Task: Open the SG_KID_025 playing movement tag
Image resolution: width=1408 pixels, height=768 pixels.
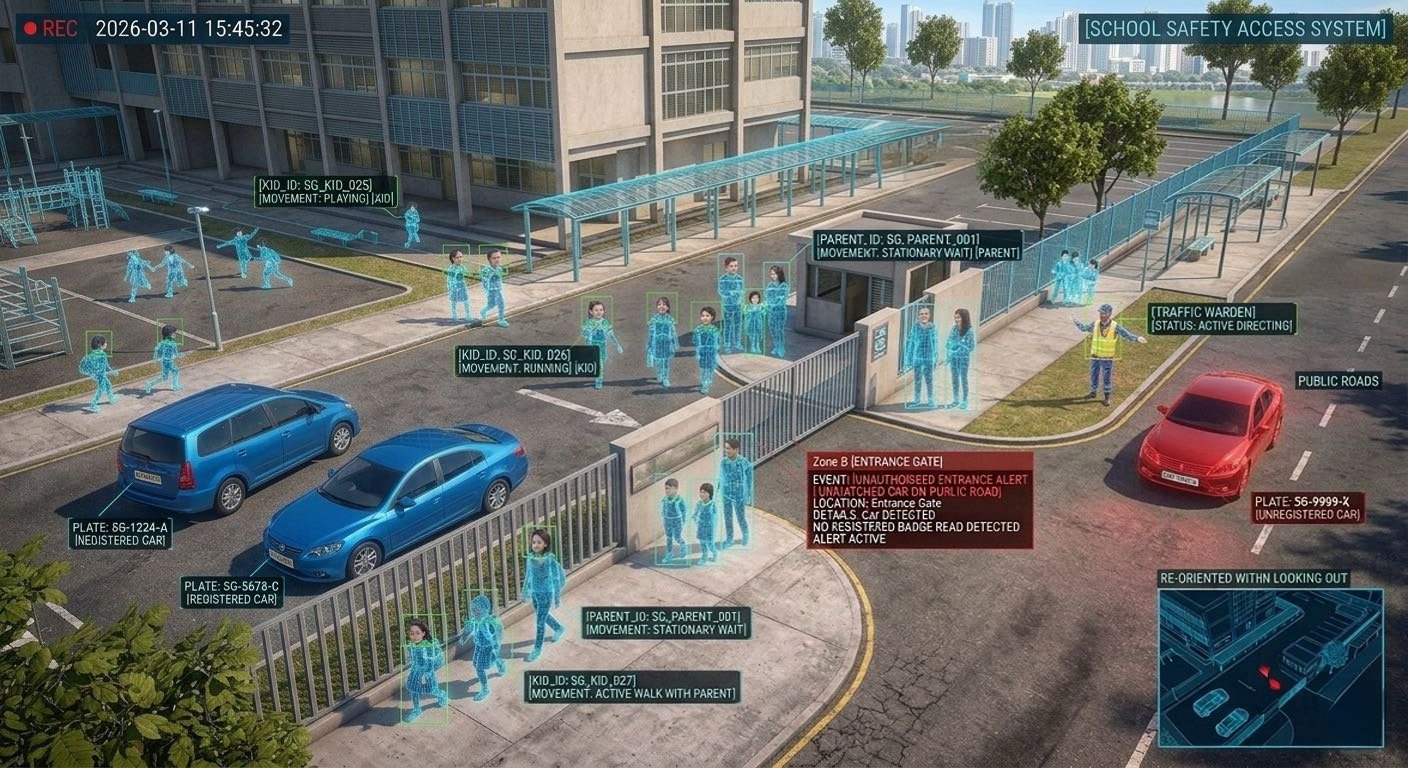Action: point(326,191)
